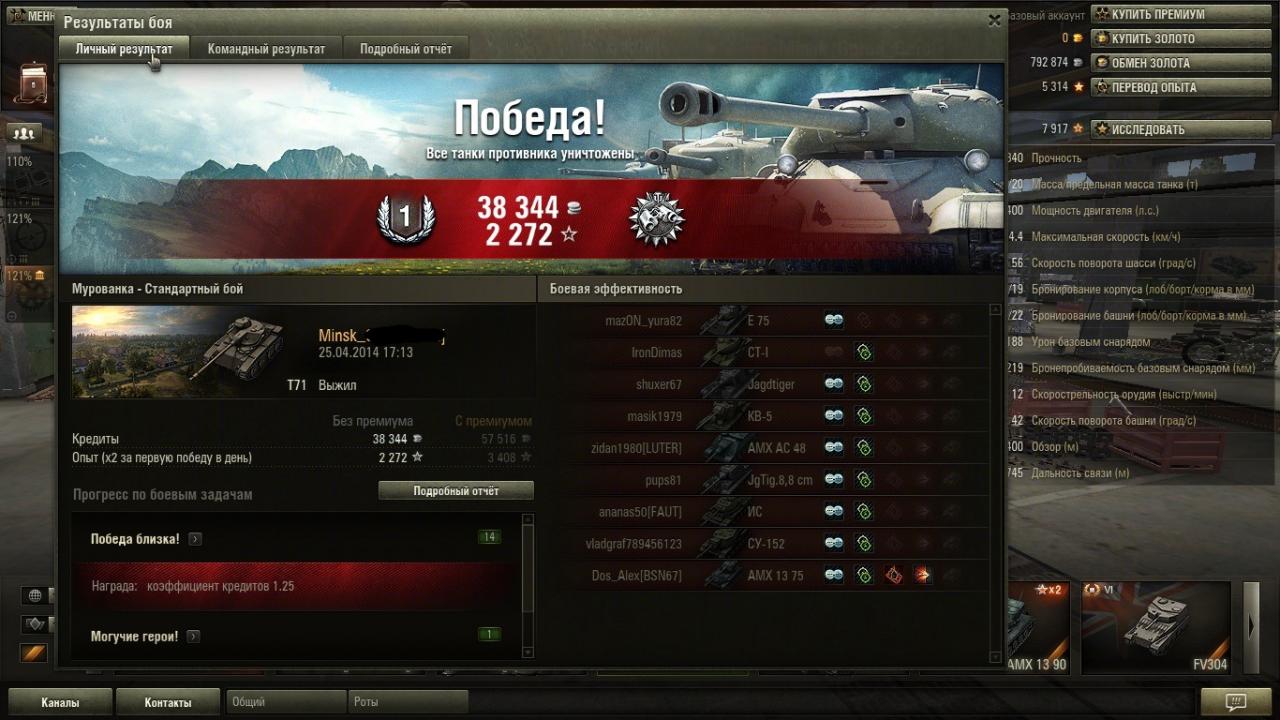Select the FV304 tank in carousel

click(x=1156, y=627)
